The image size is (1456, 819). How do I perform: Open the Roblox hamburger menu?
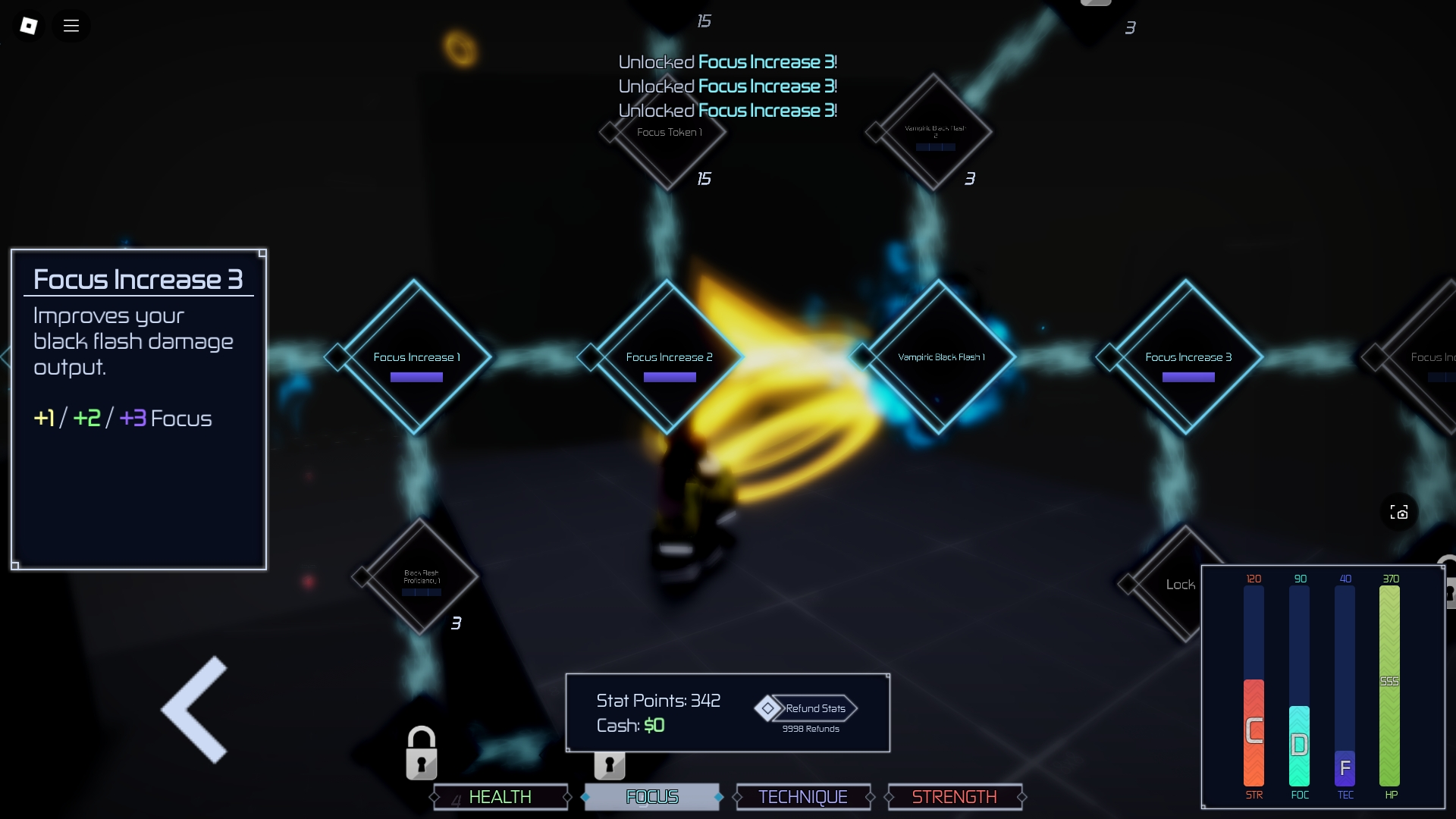pyautogui.click(x=71, y=25)
